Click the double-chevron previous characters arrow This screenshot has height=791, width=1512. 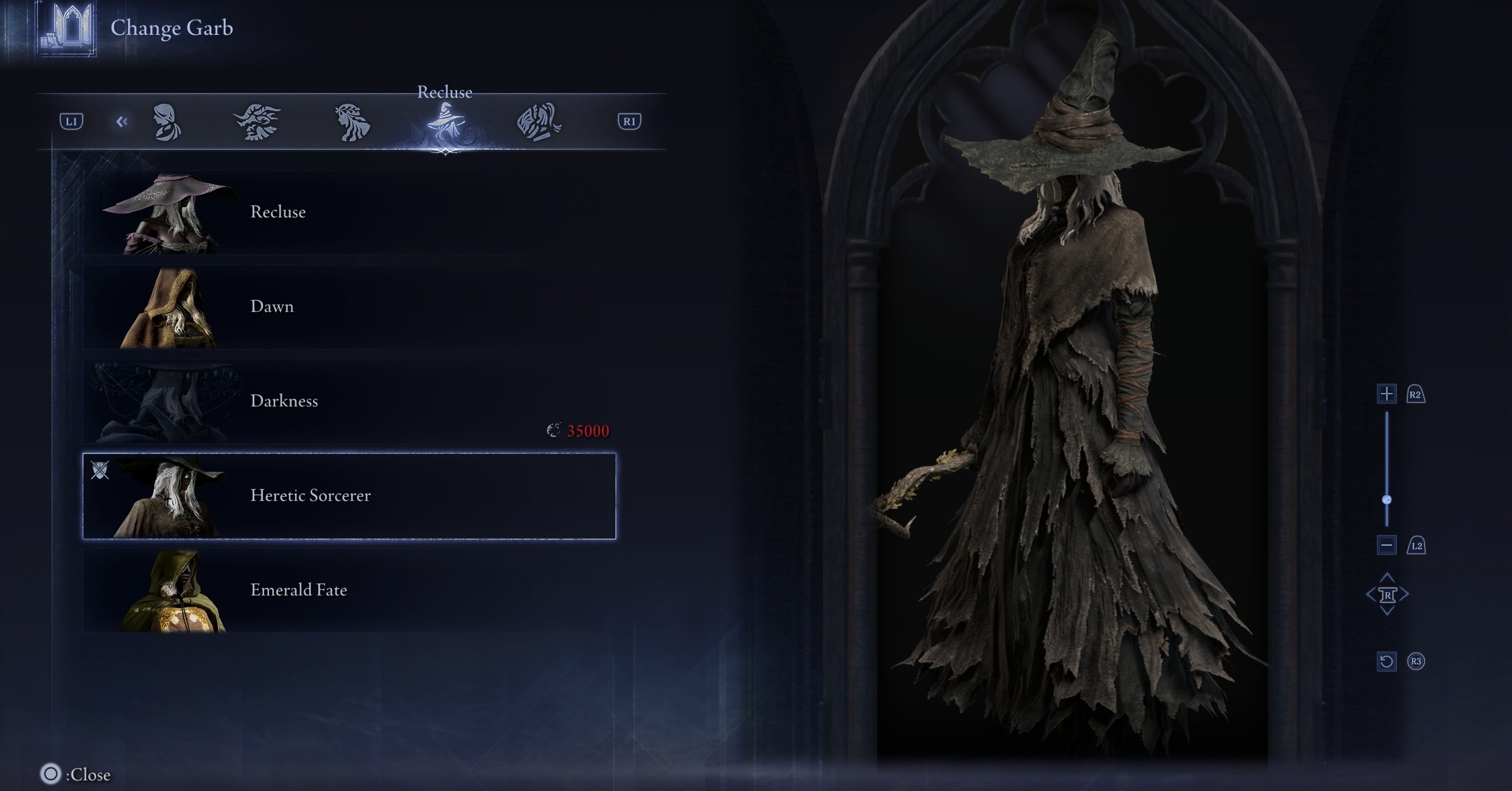pos(122,122)
